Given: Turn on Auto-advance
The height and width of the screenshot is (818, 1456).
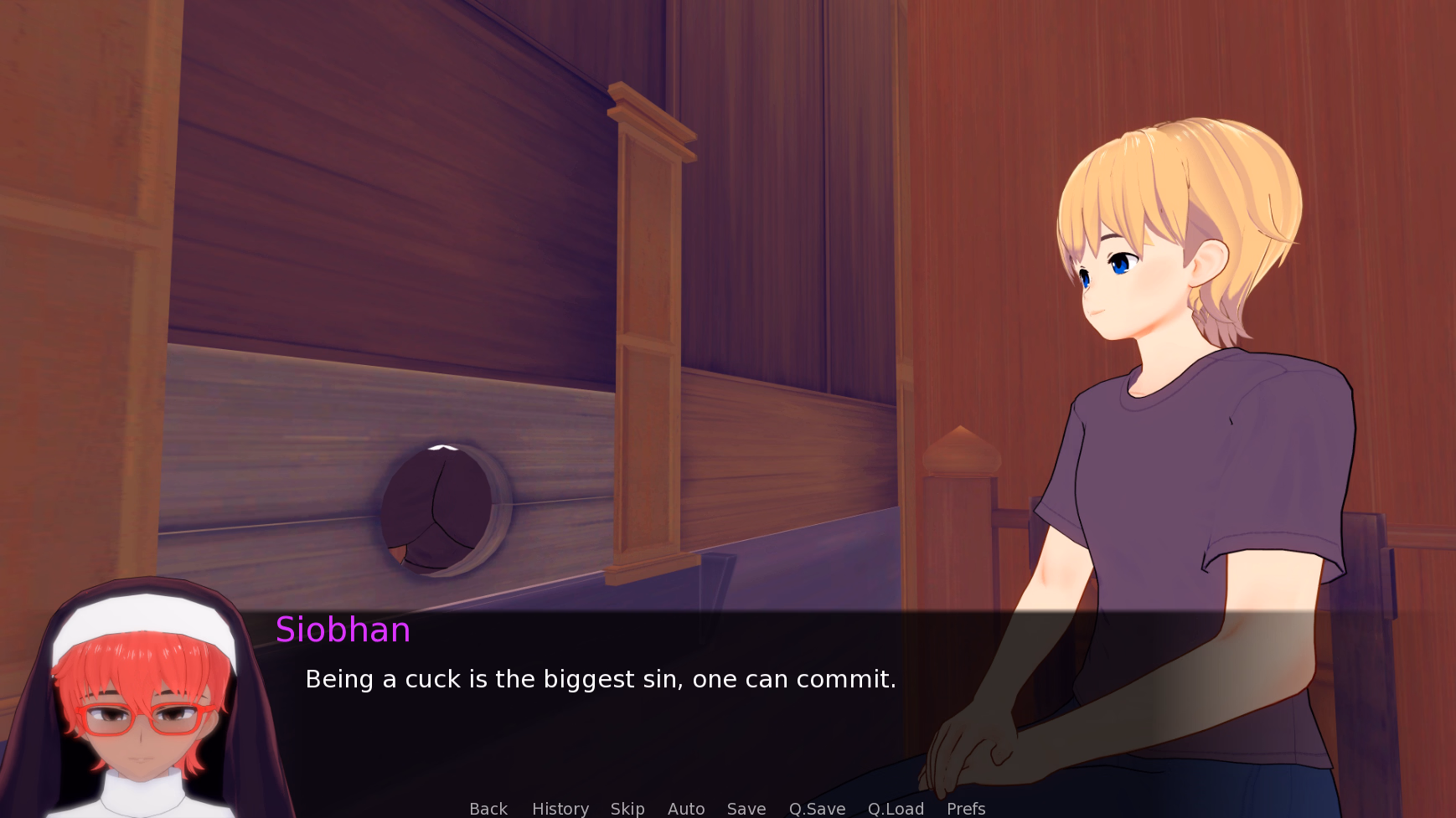Looking at the screenshot, I should click(x=685, y=808).
